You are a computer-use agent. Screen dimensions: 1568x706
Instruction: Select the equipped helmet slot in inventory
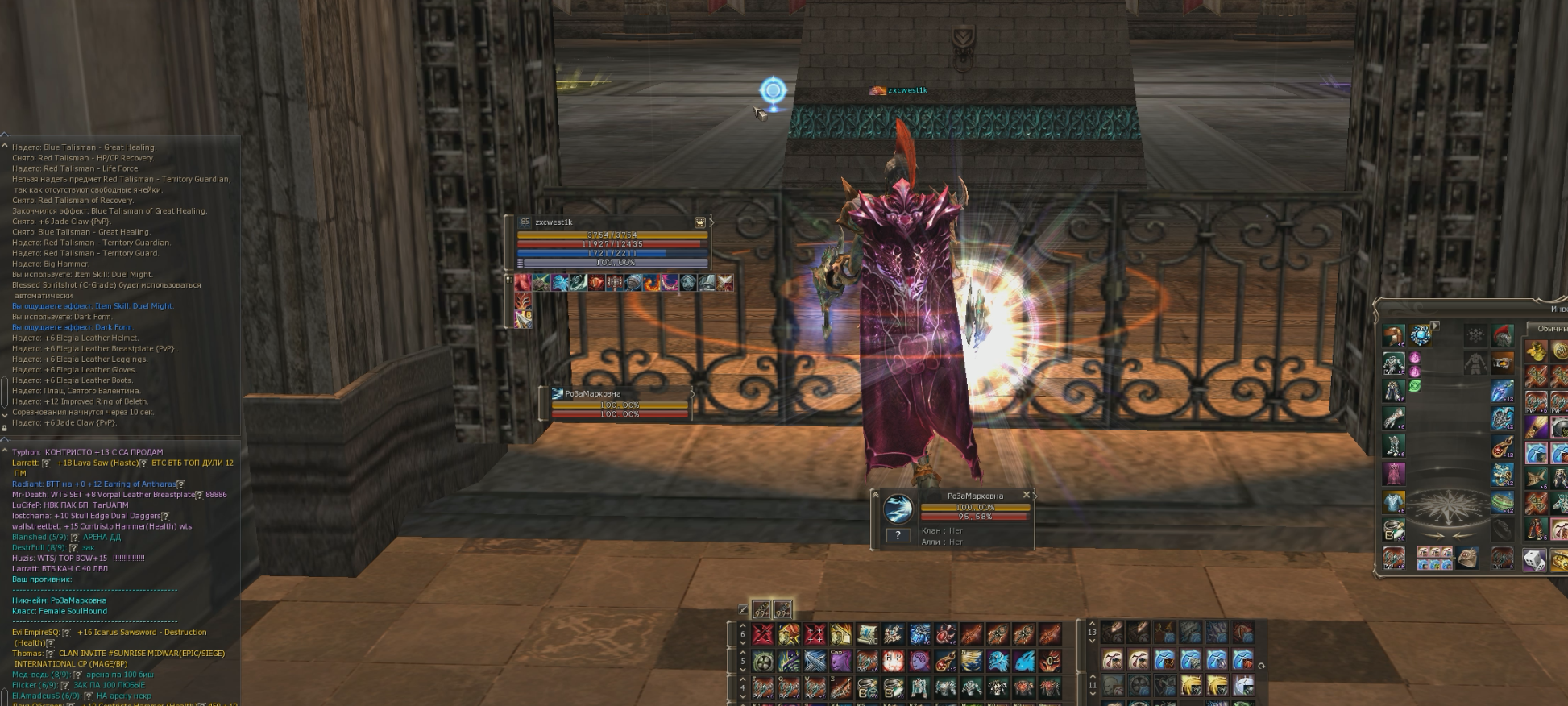pyautogui.click(x=1393, y=335)
